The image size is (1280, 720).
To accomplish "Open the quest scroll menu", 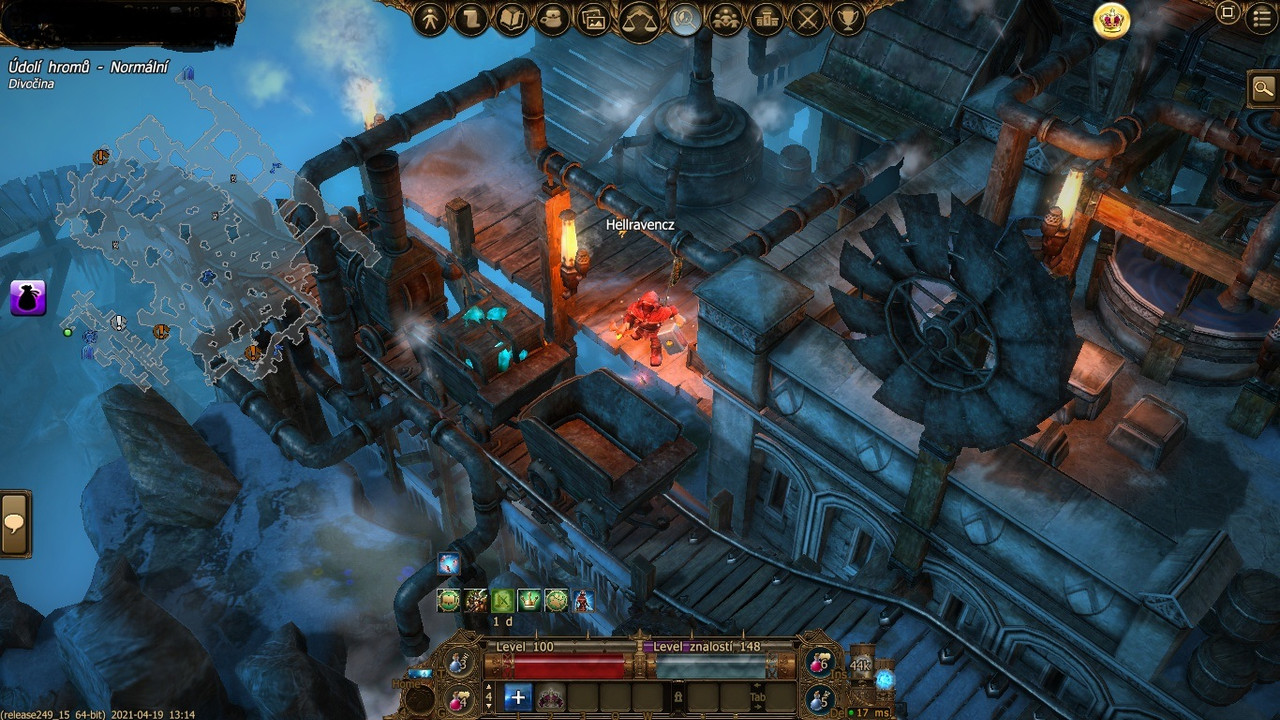I will (471, 19).
